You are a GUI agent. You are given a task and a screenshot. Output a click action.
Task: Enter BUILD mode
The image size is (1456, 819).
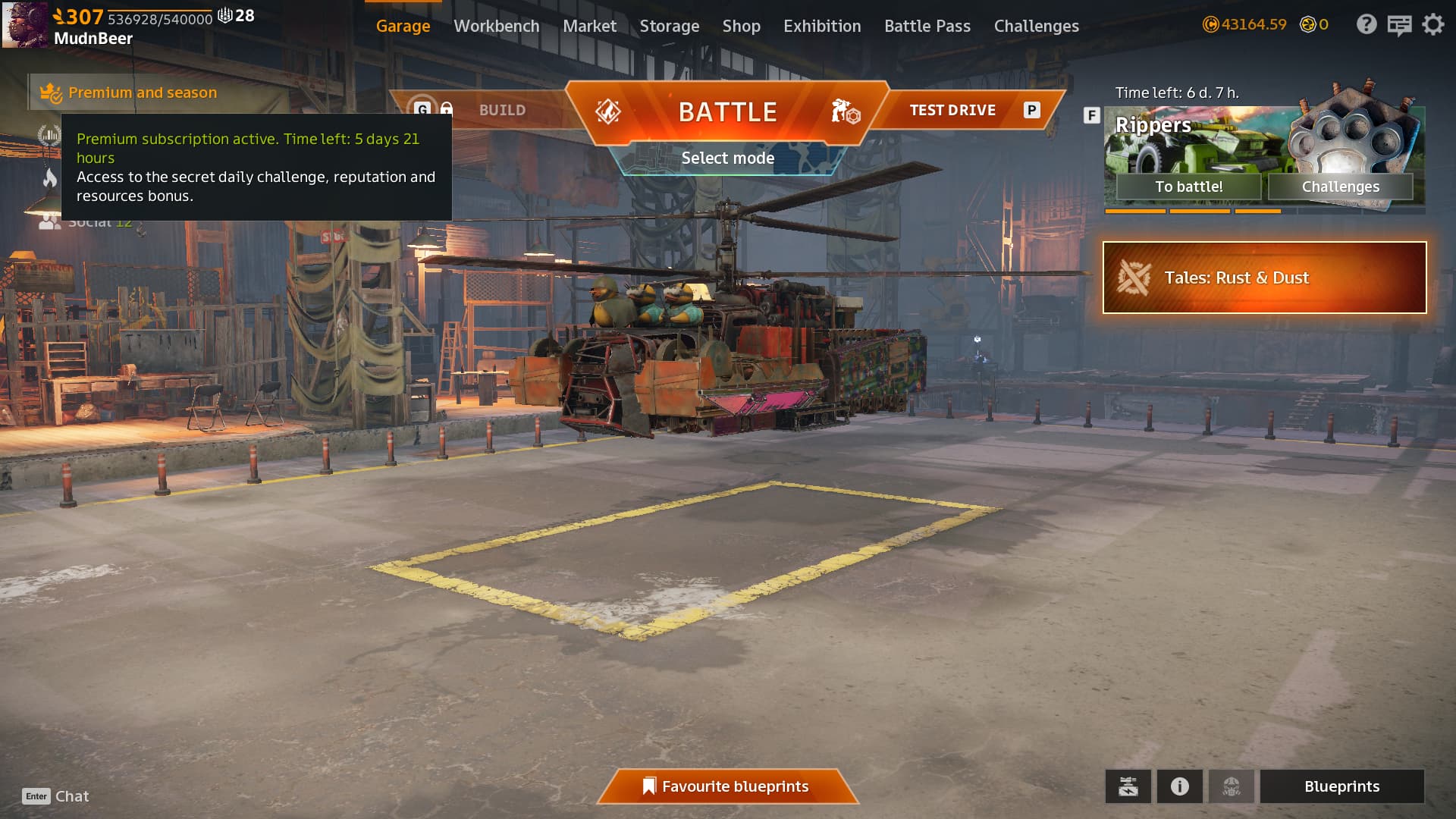(501, 111)
